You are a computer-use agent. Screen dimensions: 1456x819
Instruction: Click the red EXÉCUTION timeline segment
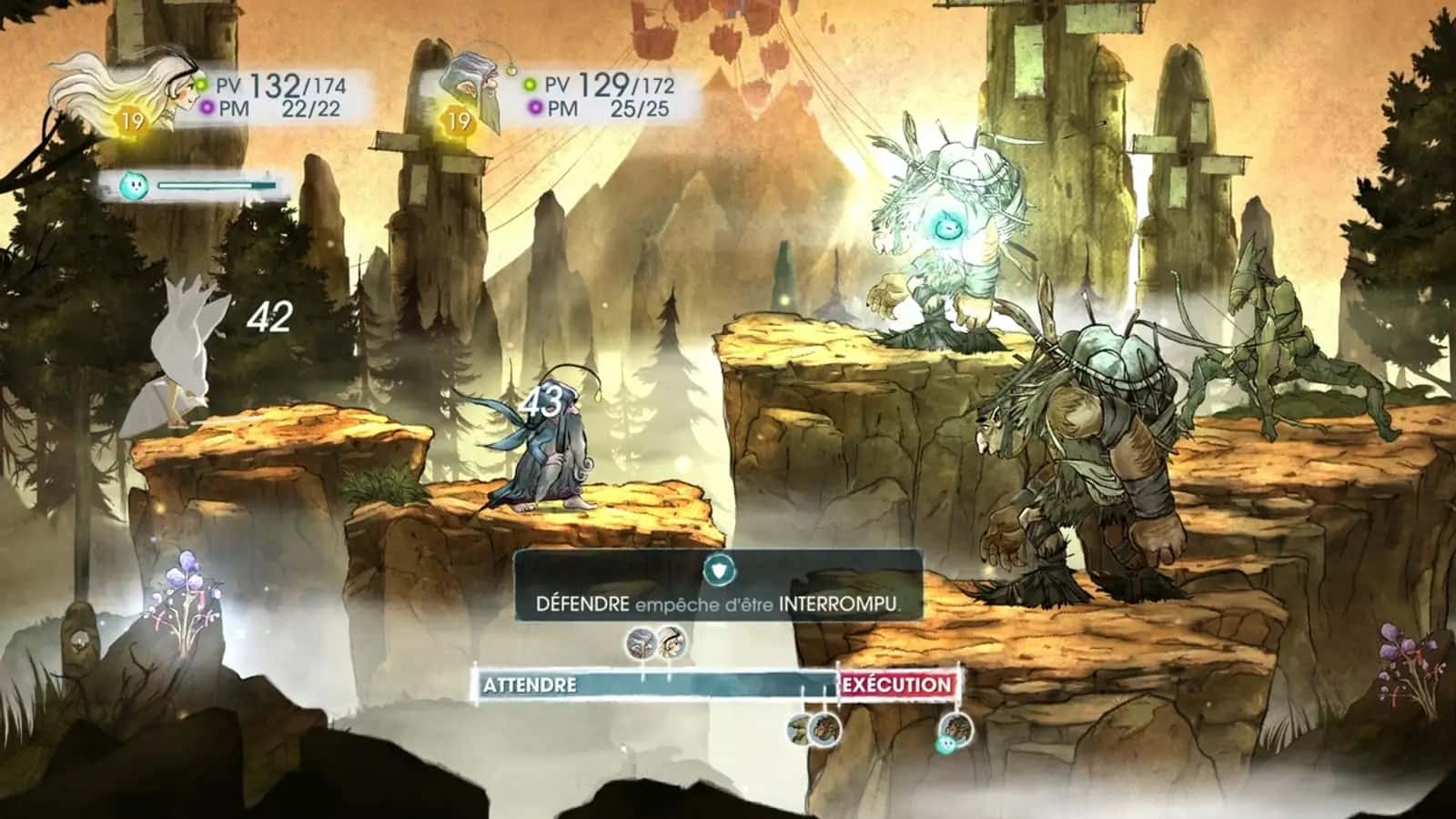(x=898, y=685)
